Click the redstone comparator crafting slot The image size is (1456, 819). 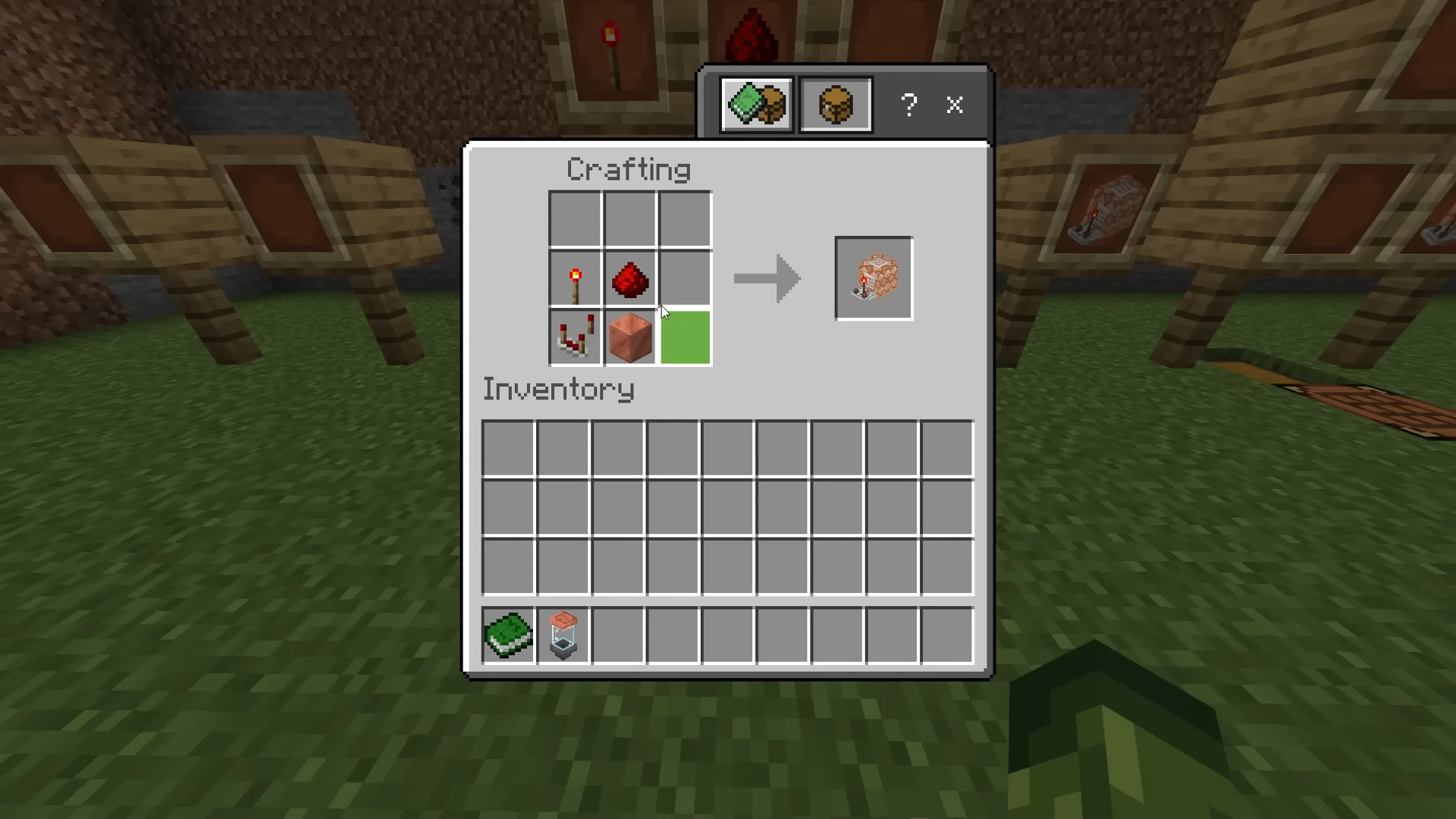tap(576, 337)
